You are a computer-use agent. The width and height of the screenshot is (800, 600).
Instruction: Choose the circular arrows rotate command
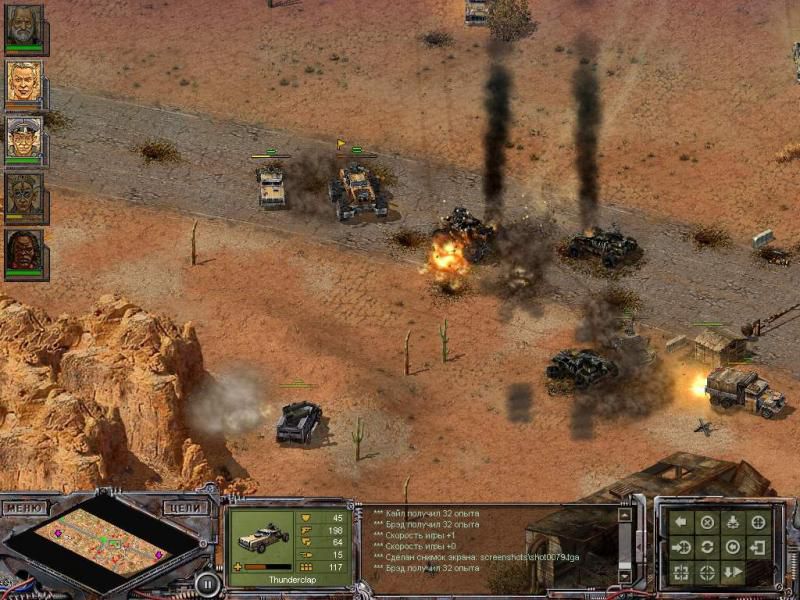[707, 547]
